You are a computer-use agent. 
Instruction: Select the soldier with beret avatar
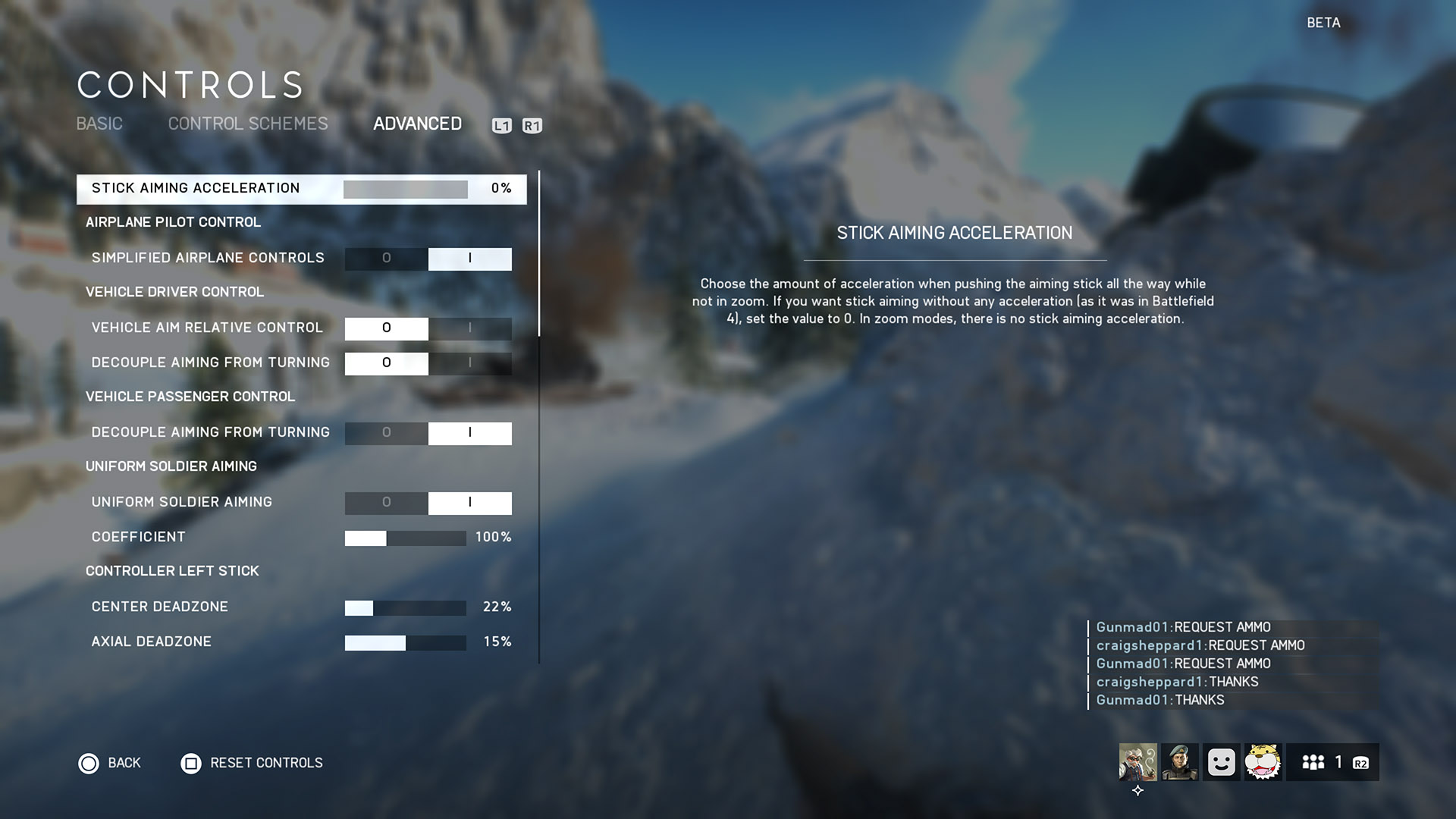[x=1179, y=762]
